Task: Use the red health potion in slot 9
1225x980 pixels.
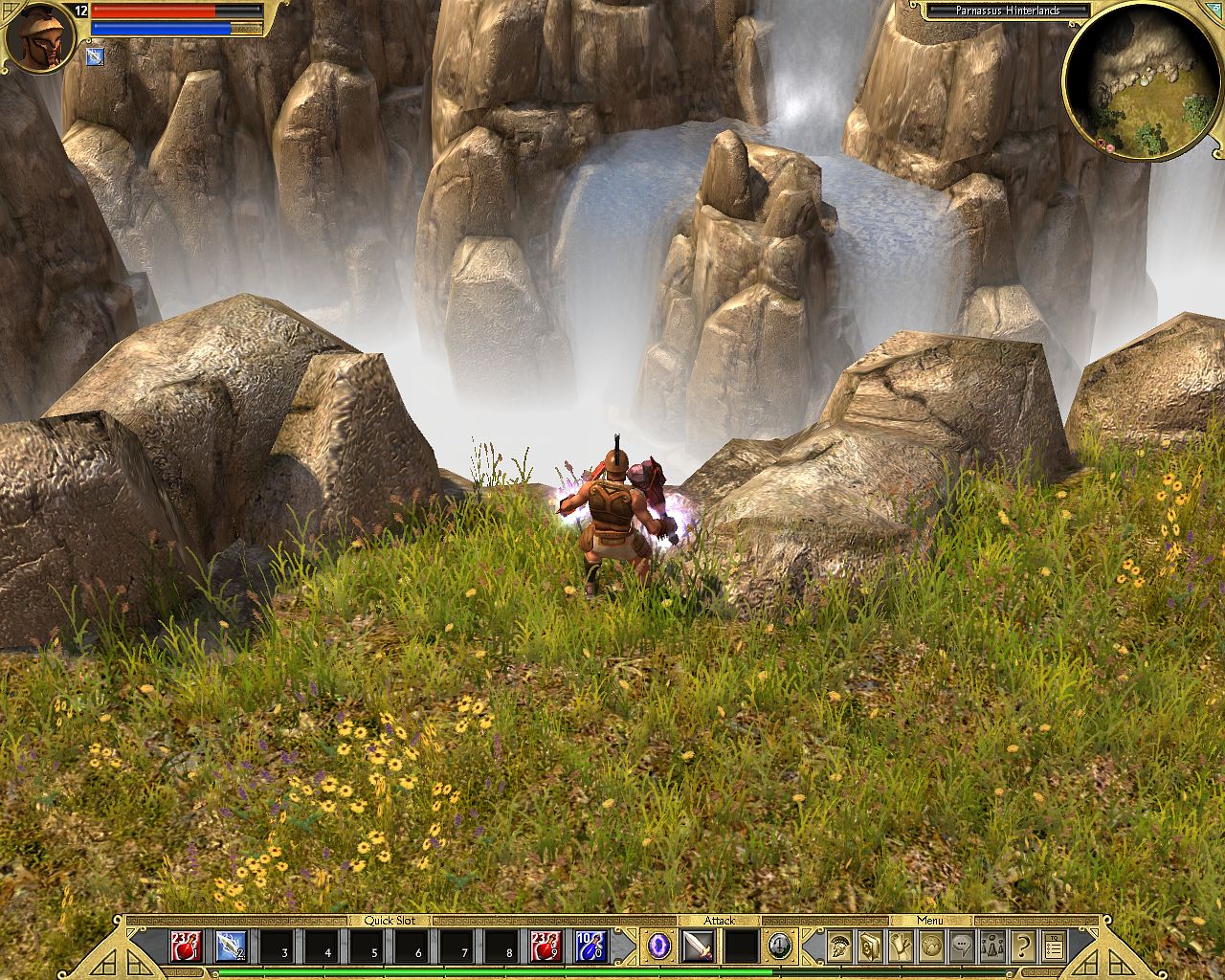Action: tap(546, 947)
